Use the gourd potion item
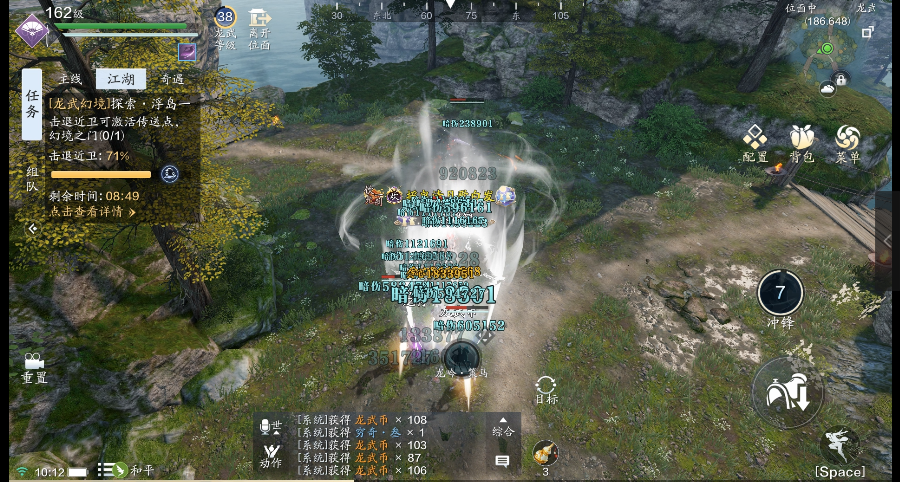This screenshot has width=900, height=482. pos(545,454)
